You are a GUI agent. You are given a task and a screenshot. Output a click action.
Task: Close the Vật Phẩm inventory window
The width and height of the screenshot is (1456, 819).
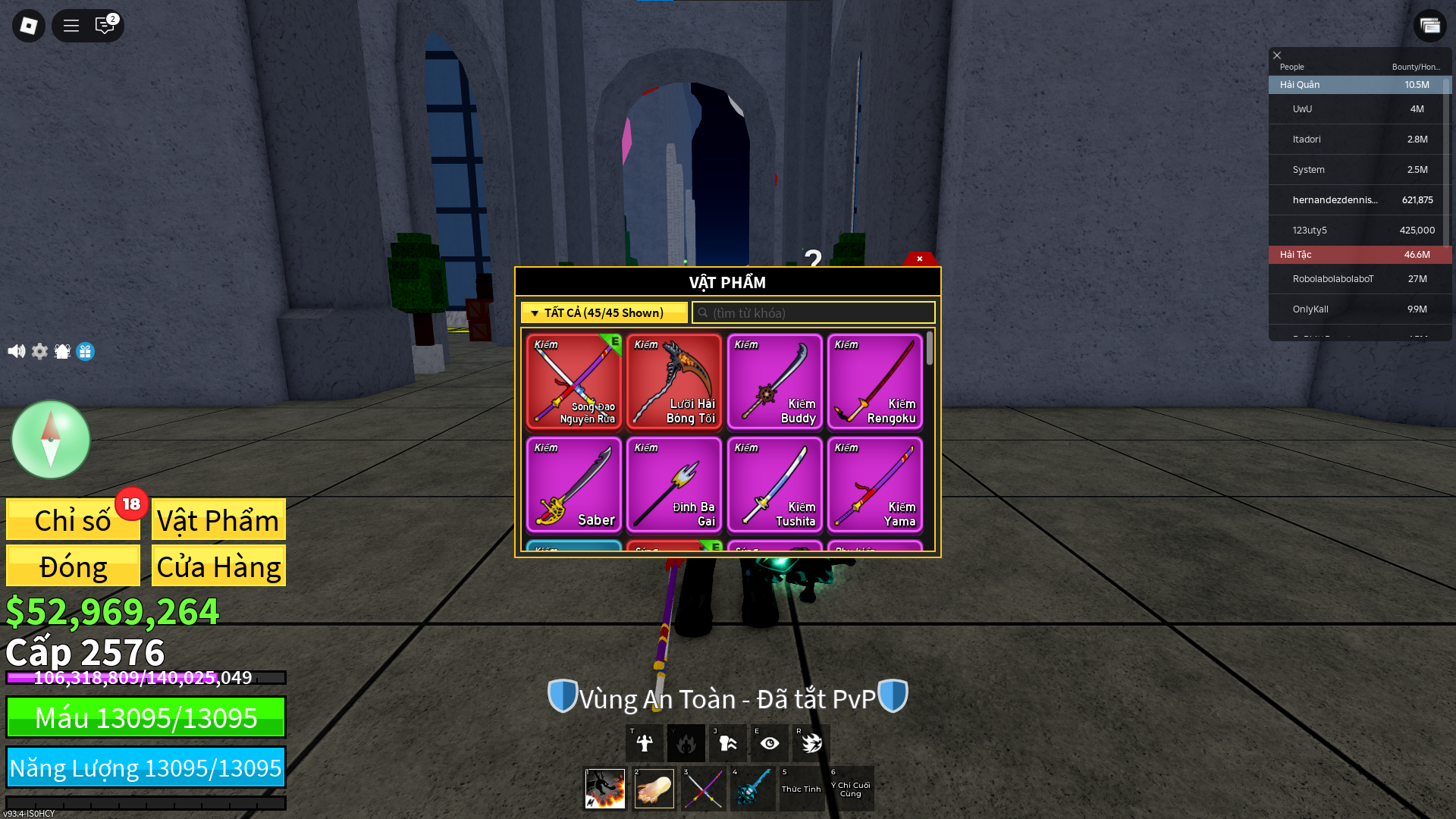[x=919, y=259]
